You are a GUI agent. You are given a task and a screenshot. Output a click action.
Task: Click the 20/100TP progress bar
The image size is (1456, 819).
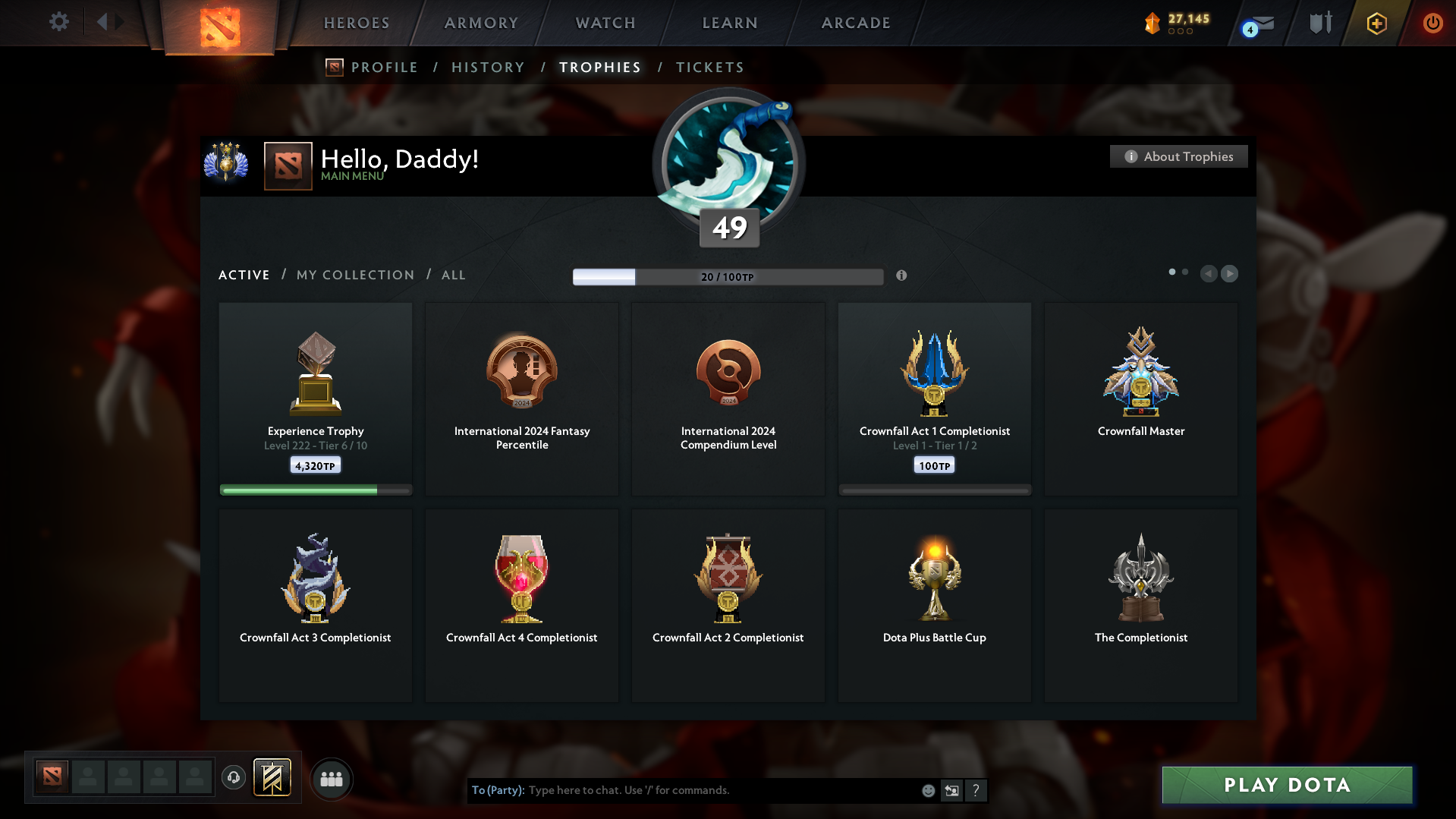(728, 276)
